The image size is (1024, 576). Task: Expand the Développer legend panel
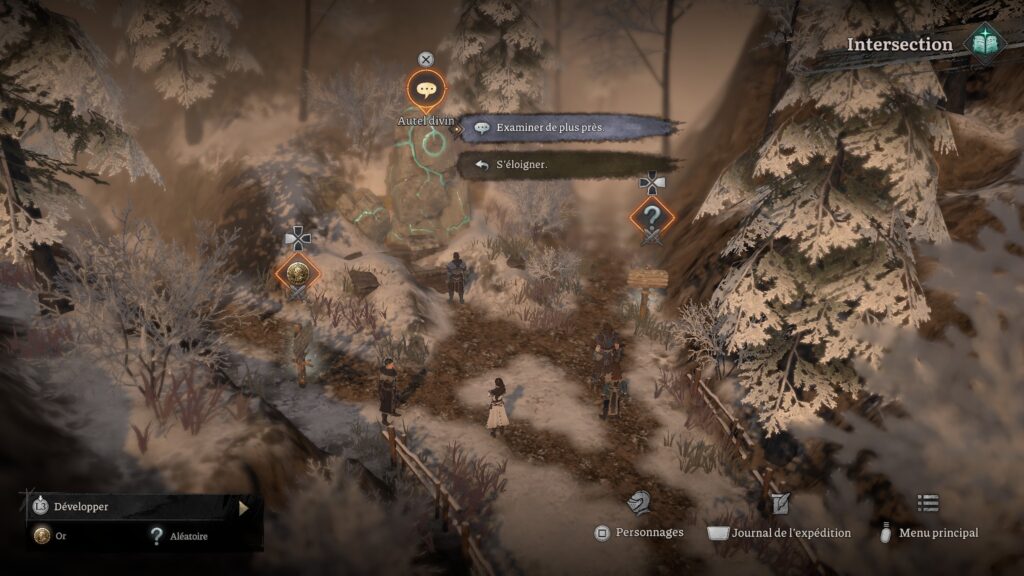243,507
